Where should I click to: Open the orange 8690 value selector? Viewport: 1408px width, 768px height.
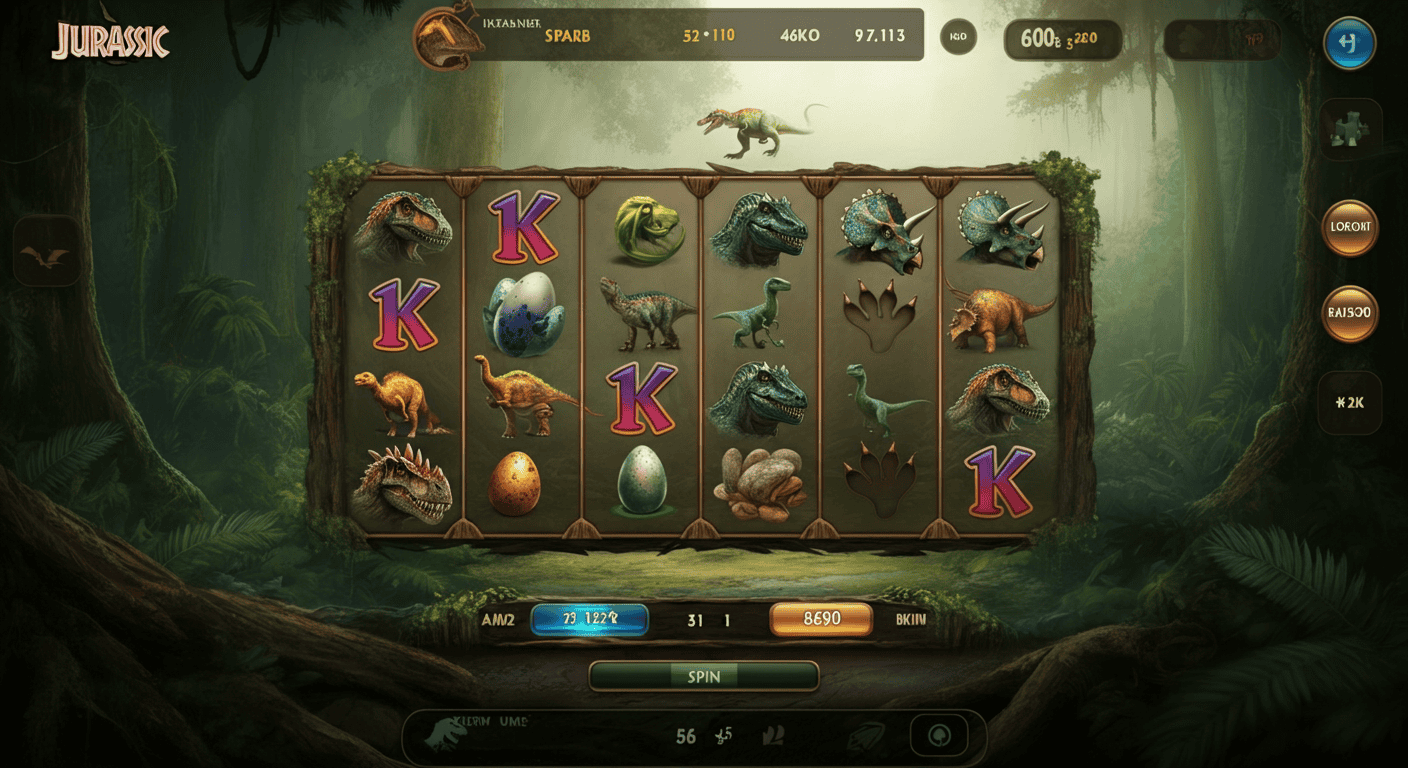(820, 619)
